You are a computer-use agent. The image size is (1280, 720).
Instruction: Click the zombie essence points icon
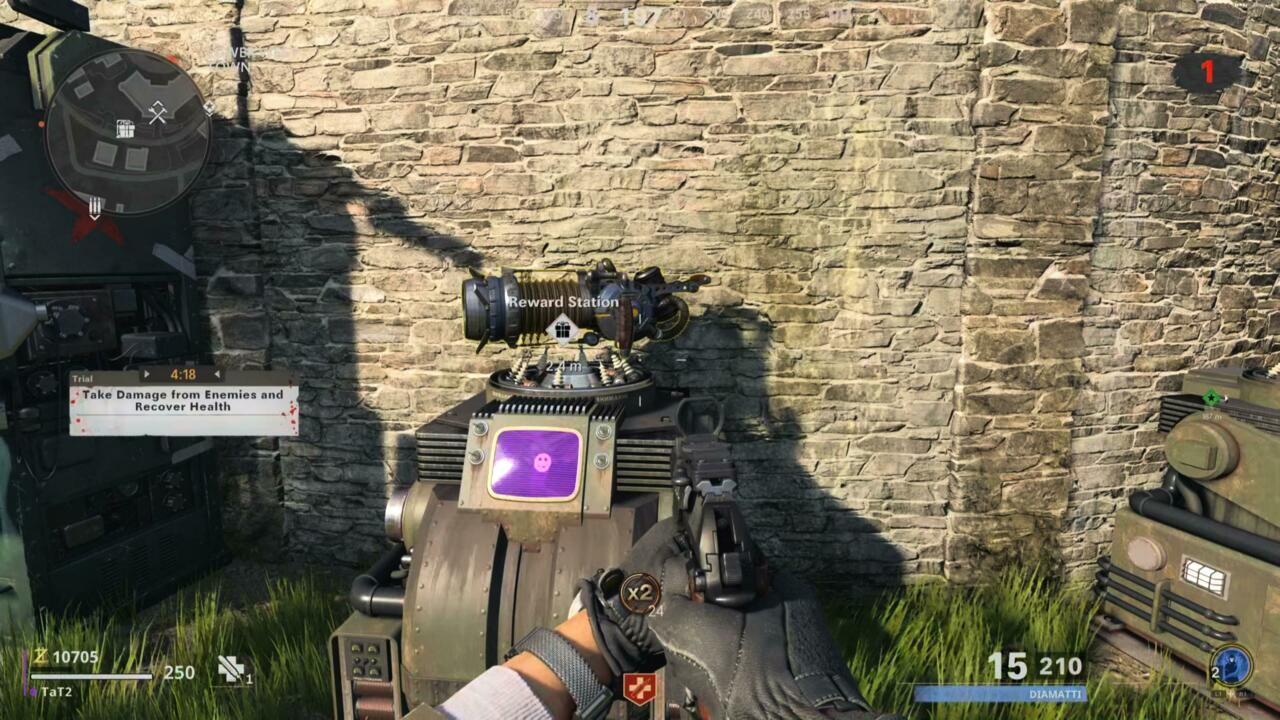pyautogui.click(x=41, y=656)
